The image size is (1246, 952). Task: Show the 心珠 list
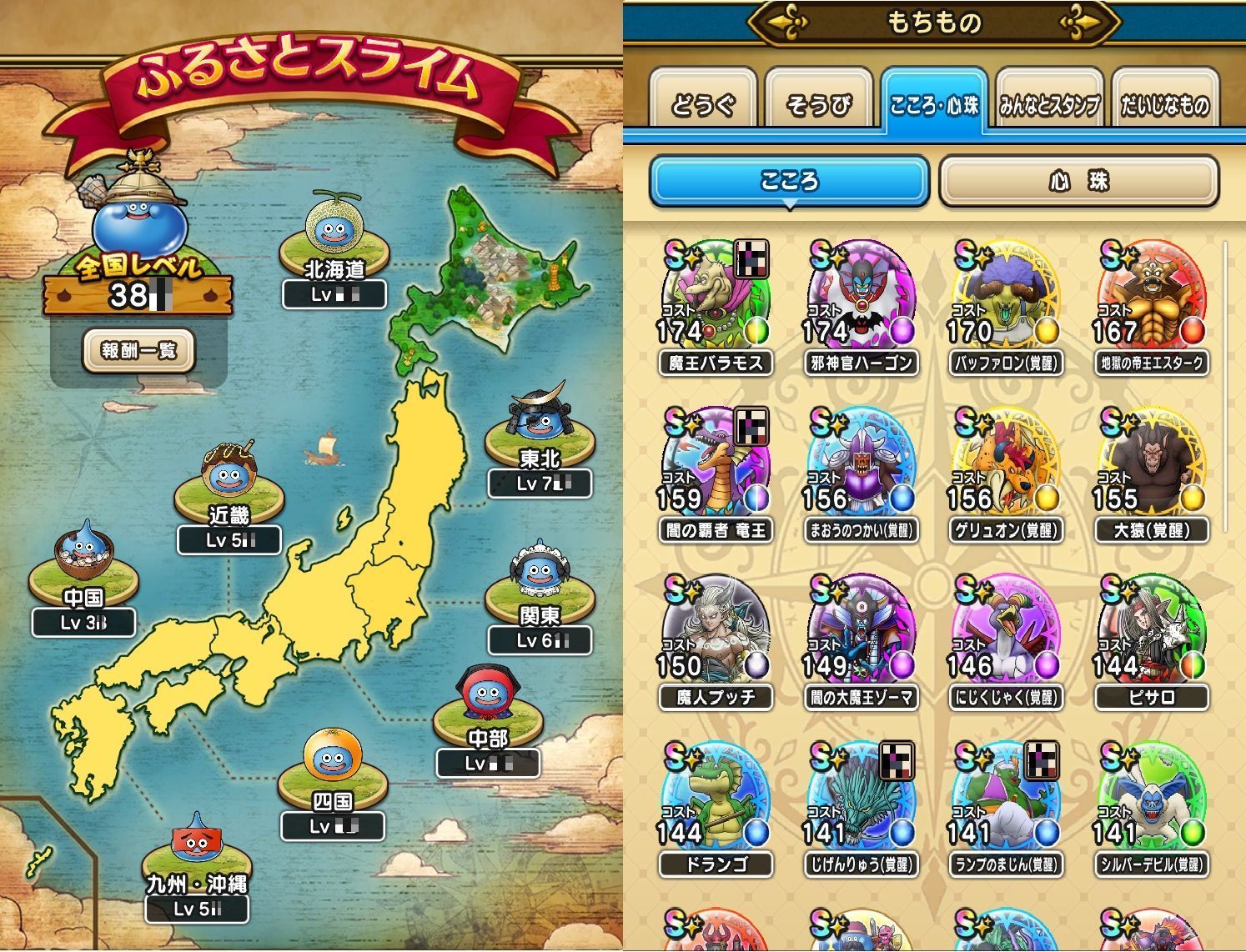point(1078,181)
